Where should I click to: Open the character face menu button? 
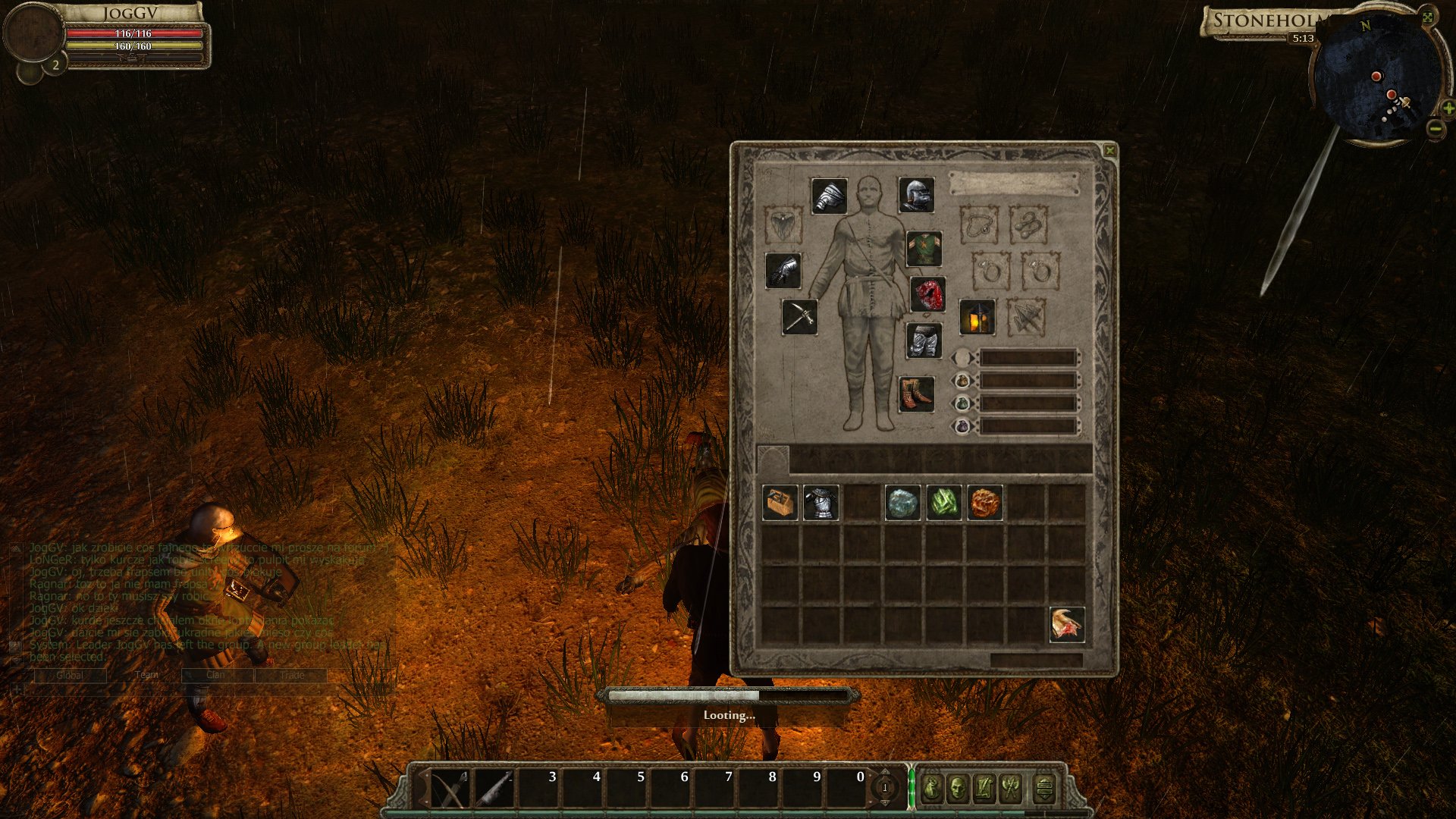[x=958, y=789]
